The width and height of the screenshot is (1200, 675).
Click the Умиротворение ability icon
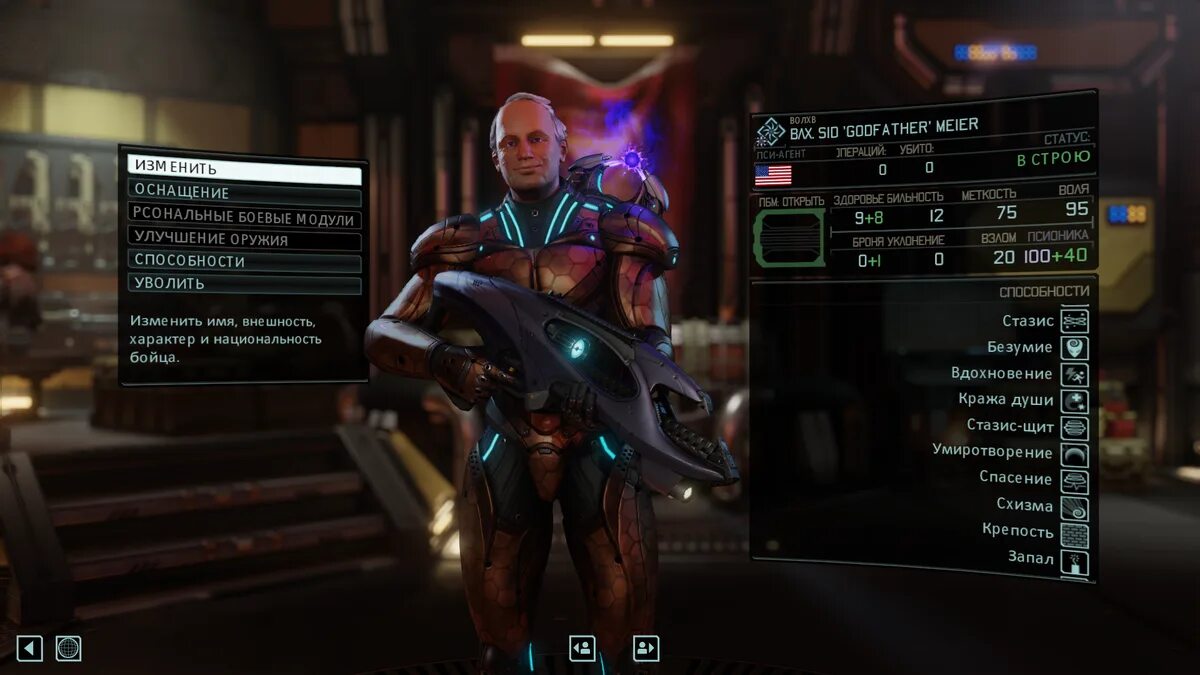(x=1074, y=454)
